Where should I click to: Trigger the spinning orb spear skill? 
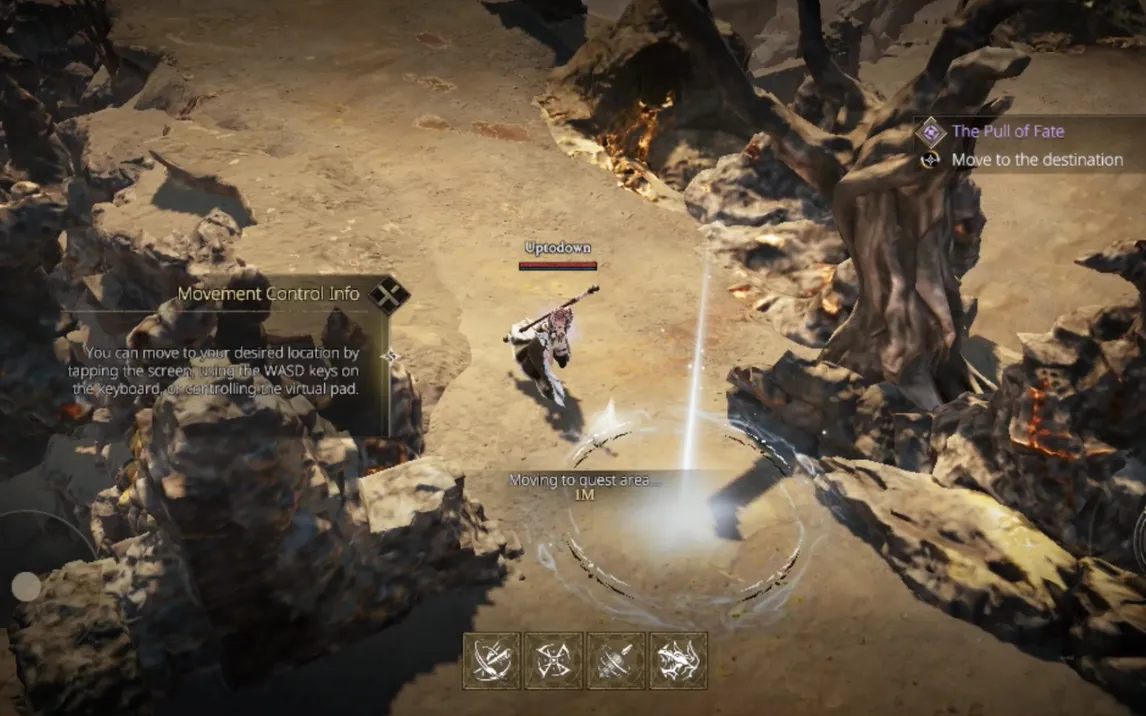(616, 661)
